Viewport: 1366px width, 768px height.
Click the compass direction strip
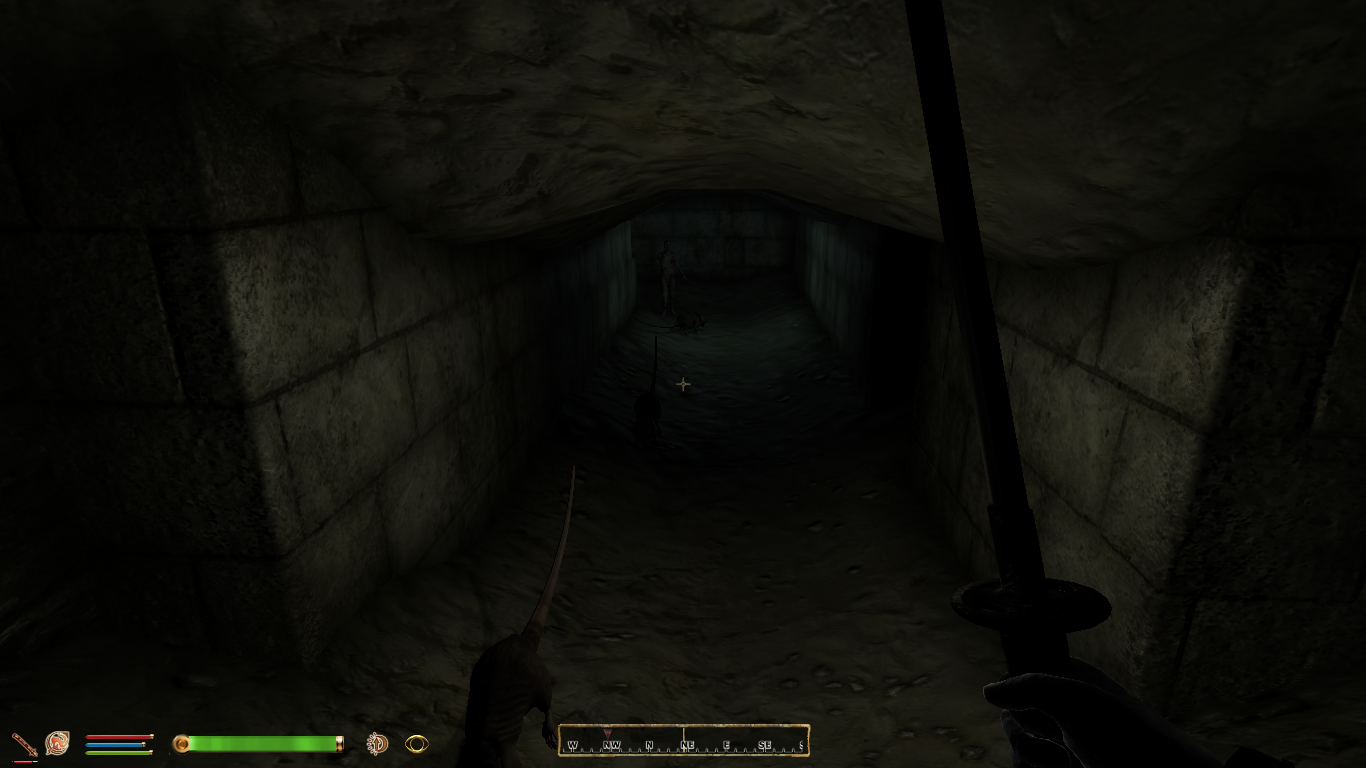click(684, 741)
